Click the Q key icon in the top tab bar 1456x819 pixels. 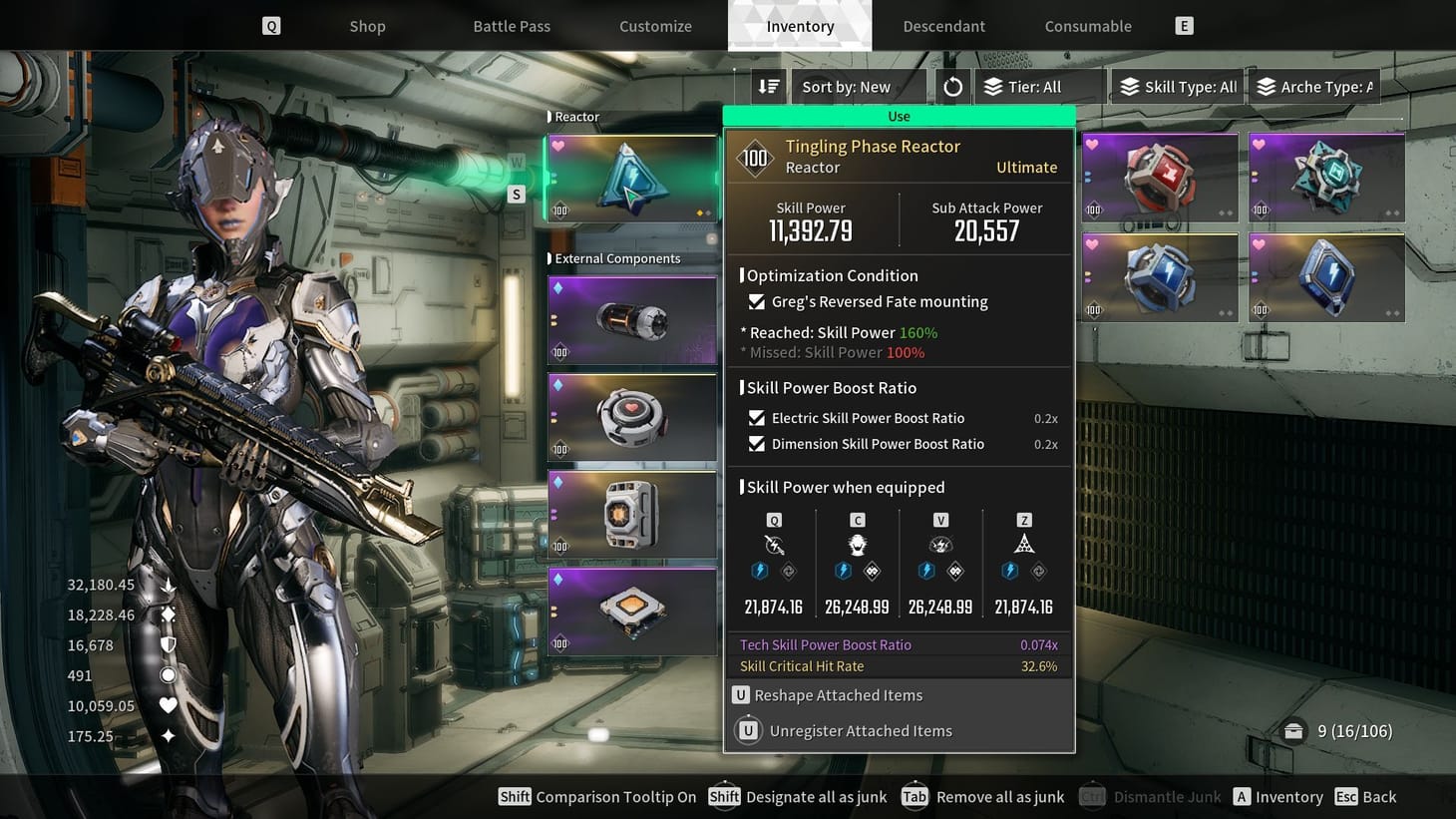[x=270, y=26]
